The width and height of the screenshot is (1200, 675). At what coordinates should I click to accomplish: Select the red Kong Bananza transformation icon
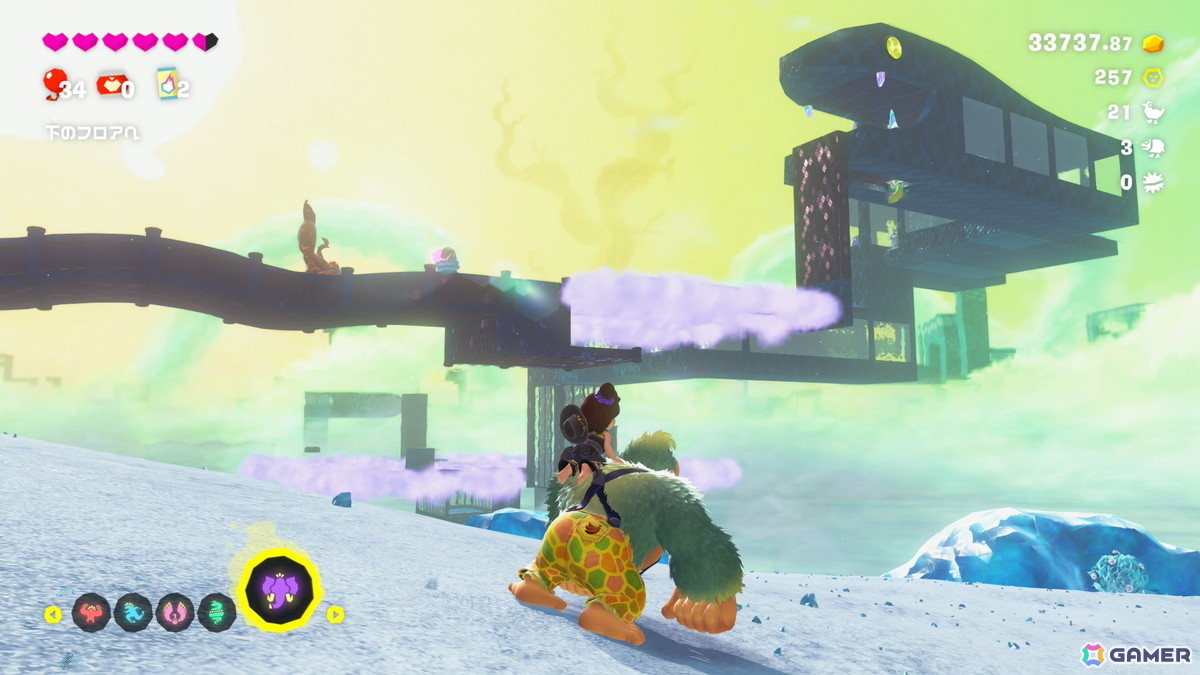[x=90, y=612]
